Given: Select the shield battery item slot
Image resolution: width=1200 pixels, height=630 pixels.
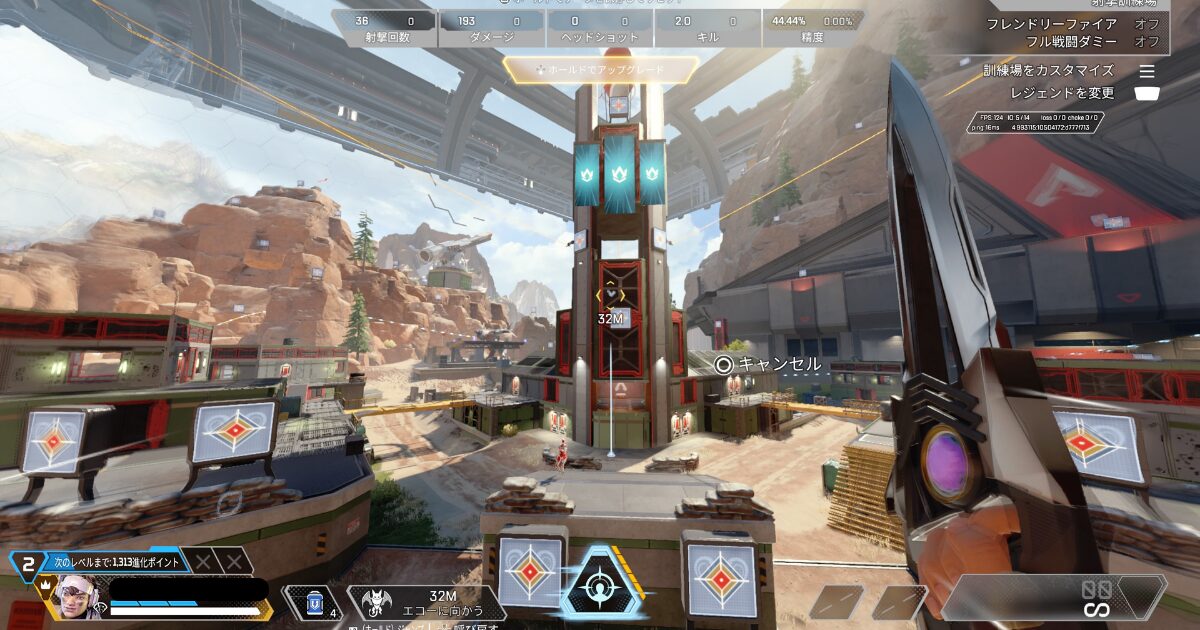Looking at the screenshot, I should (315, 602).
